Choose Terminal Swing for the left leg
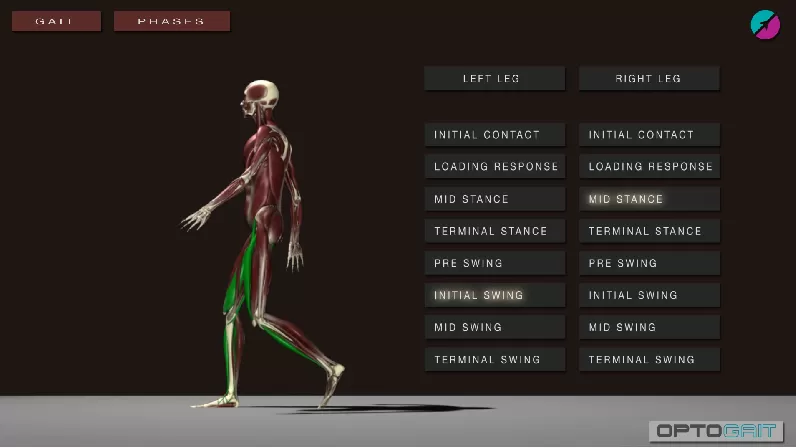 coord(494,359)
